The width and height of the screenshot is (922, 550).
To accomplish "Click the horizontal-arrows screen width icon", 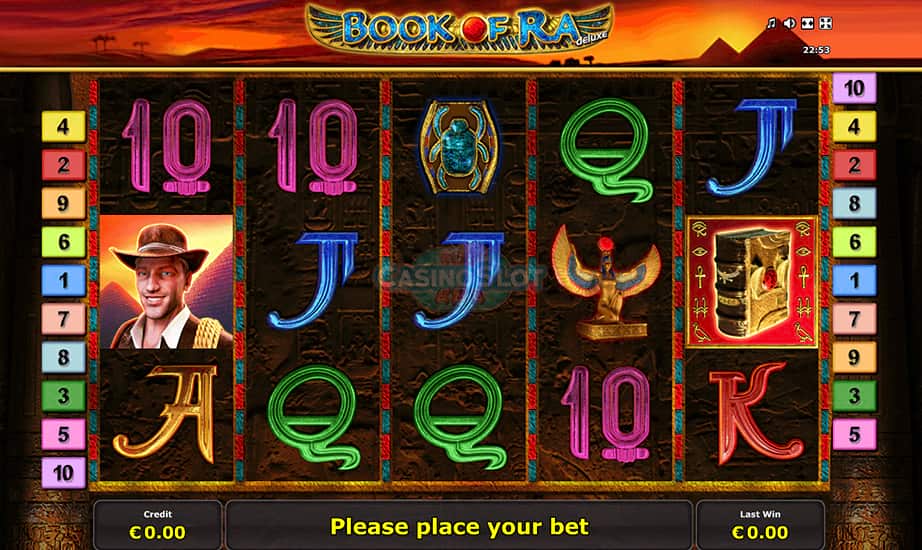I will coord(807,23).
